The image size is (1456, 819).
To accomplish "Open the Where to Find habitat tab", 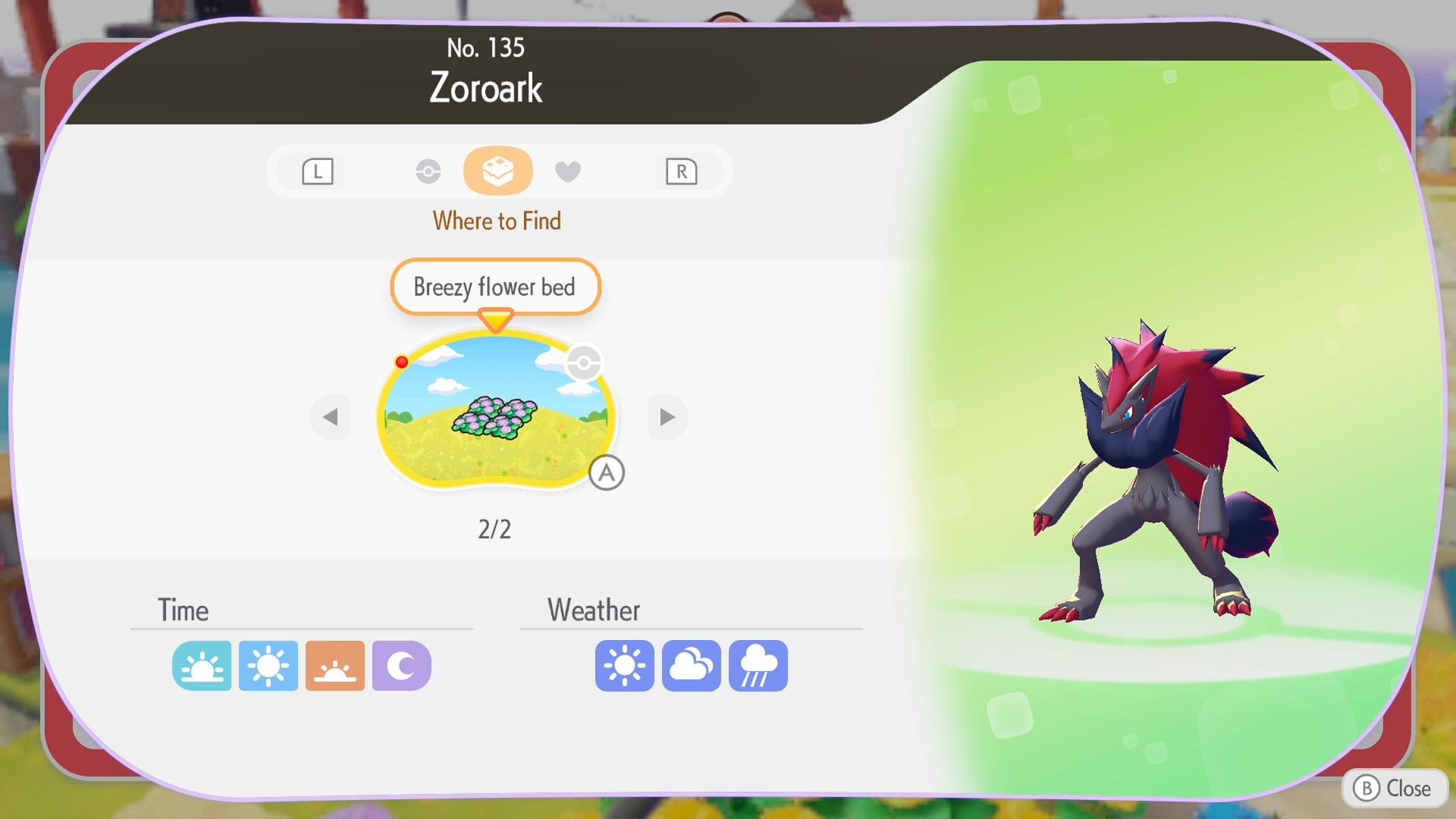I will tap(498, 171).
